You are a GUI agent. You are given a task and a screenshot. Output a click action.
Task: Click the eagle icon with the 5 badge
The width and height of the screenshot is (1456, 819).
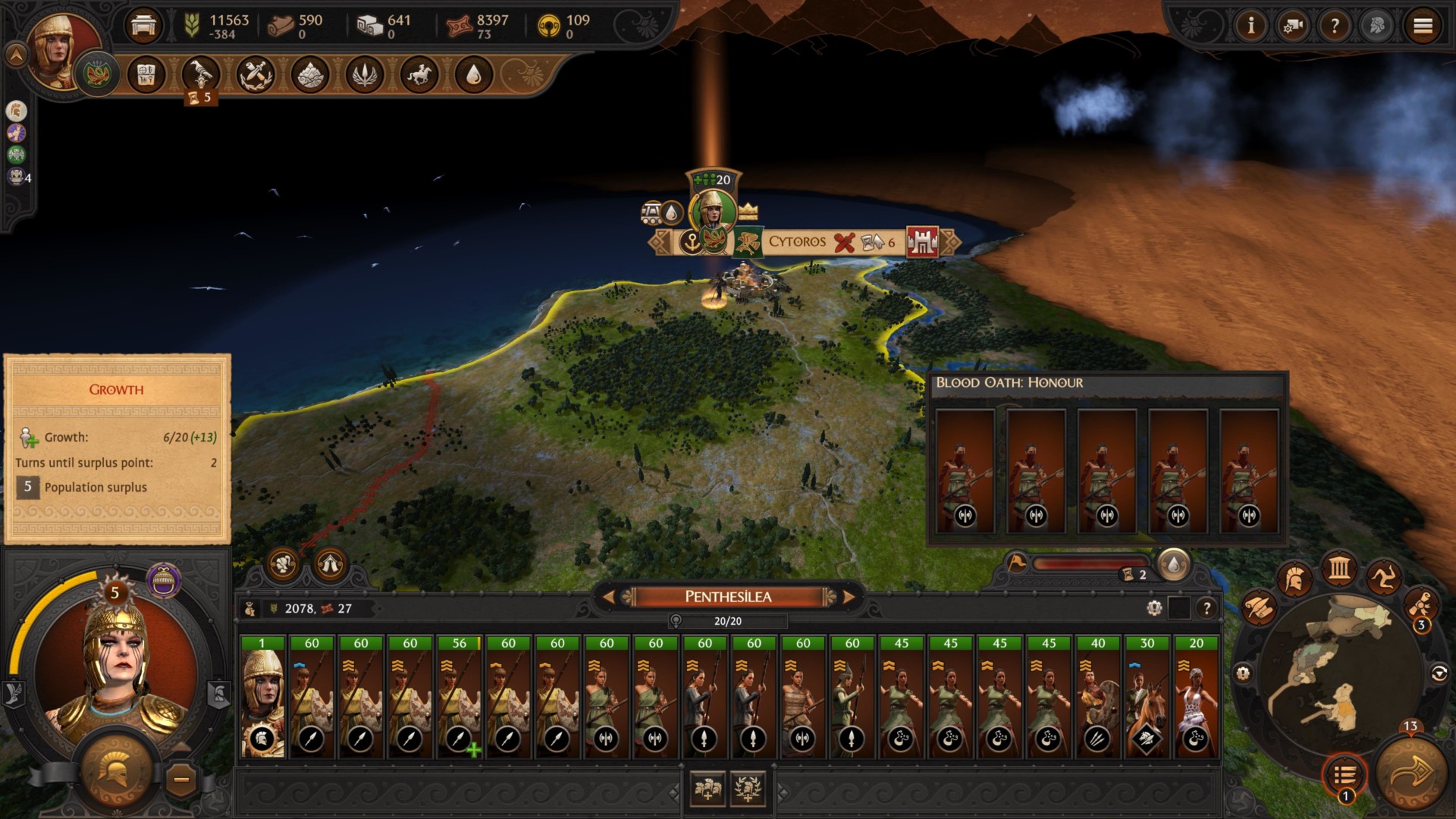pos(201,75)
